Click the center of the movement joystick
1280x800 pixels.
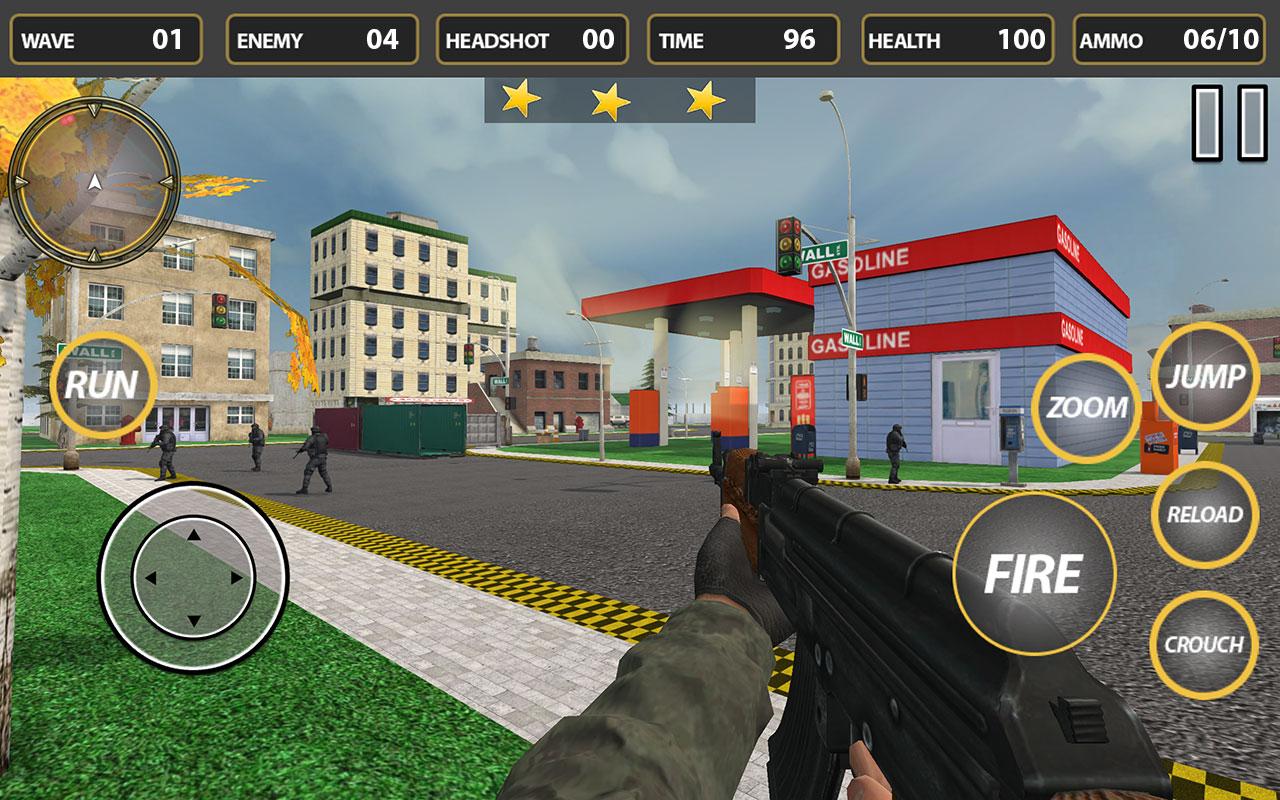click(x=193, y=578)
